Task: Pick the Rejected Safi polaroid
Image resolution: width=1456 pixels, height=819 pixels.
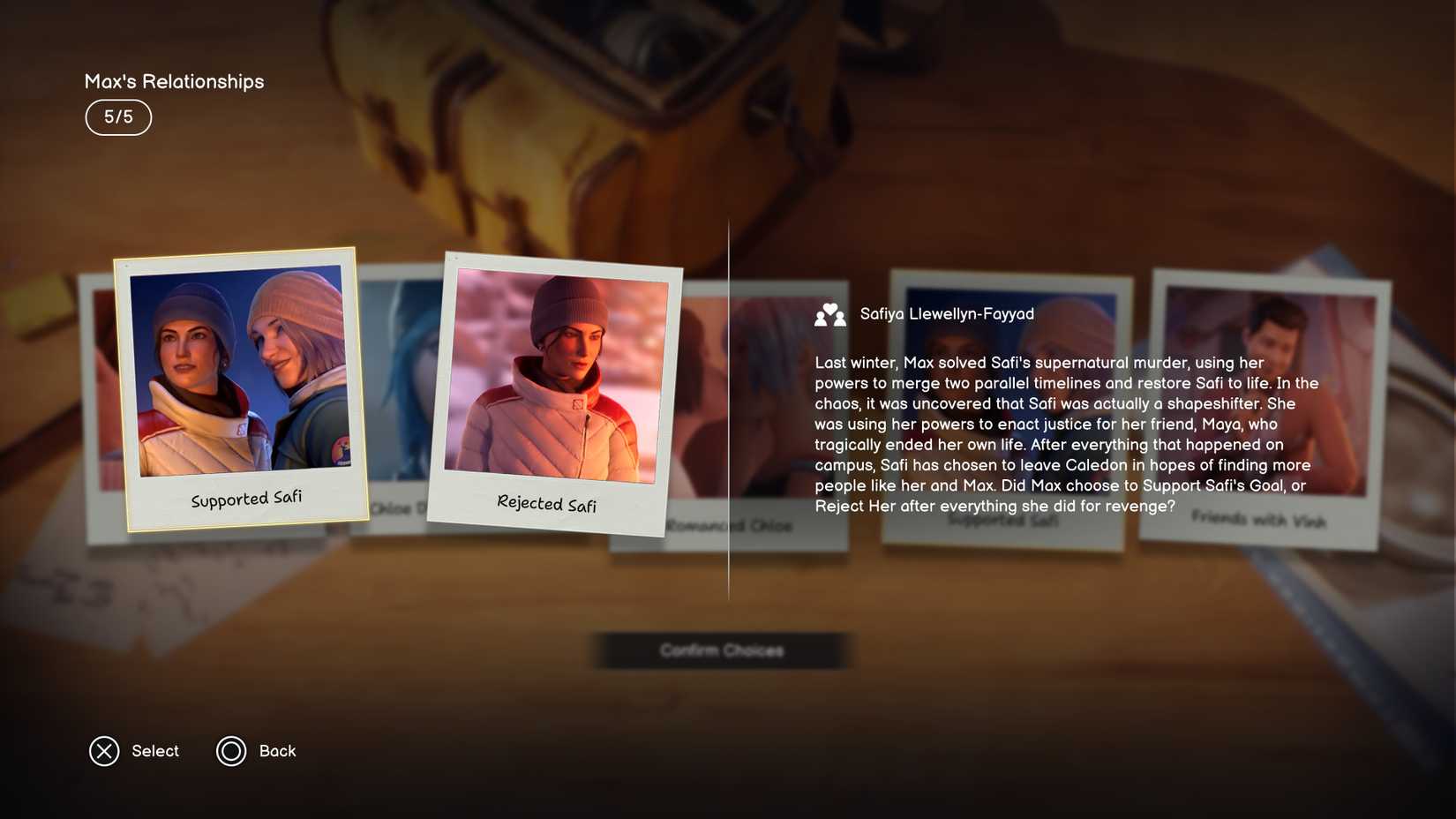Action: pos(554,394)
